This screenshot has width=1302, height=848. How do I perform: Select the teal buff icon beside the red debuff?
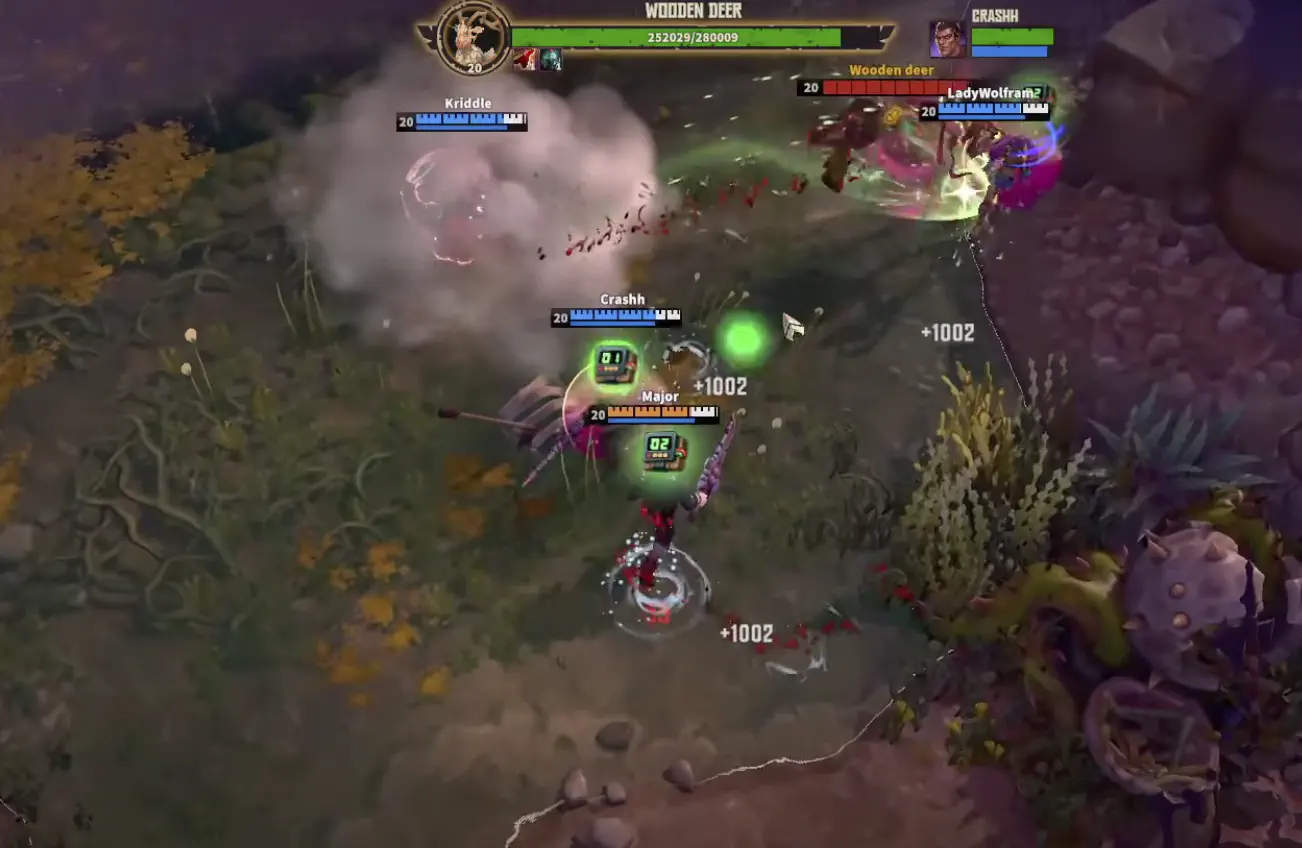[550, 59]
